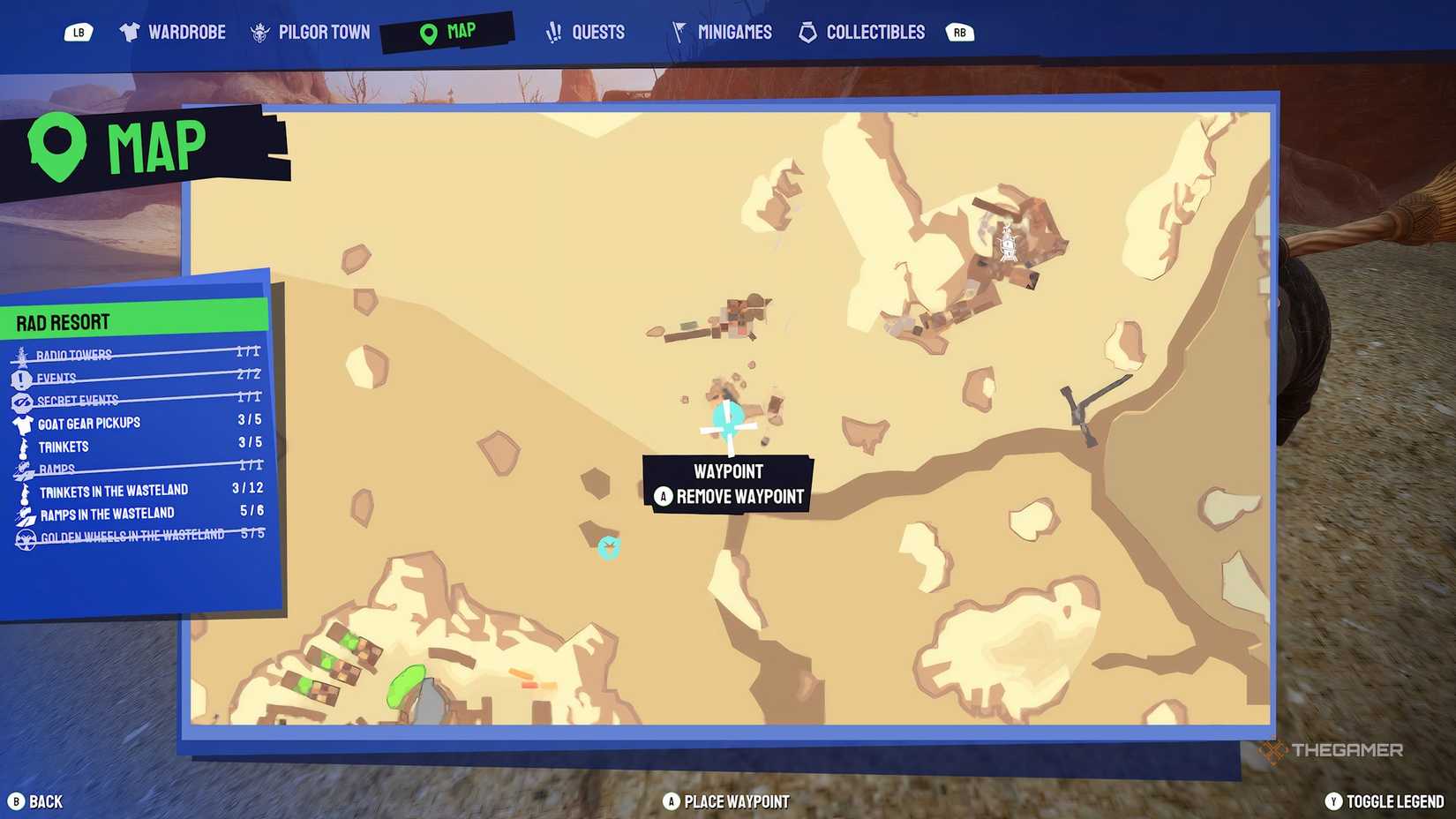1456x819 pixels.
Task: Click the Collectibles pentagon icon
Action: [x=806, y=31]
